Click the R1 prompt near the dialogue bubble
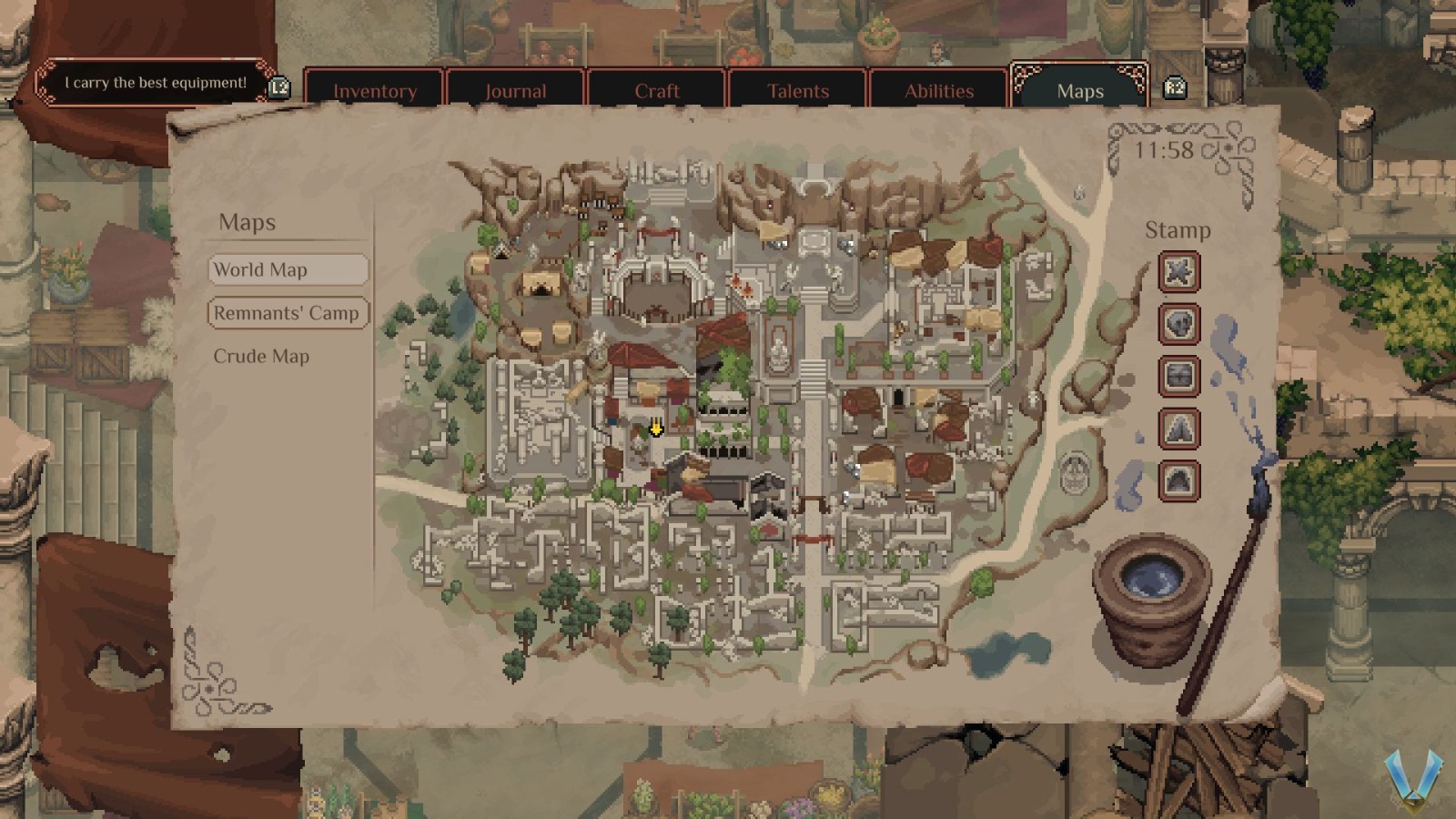This screenshot has height=819, width=1456. pos(278,87)
